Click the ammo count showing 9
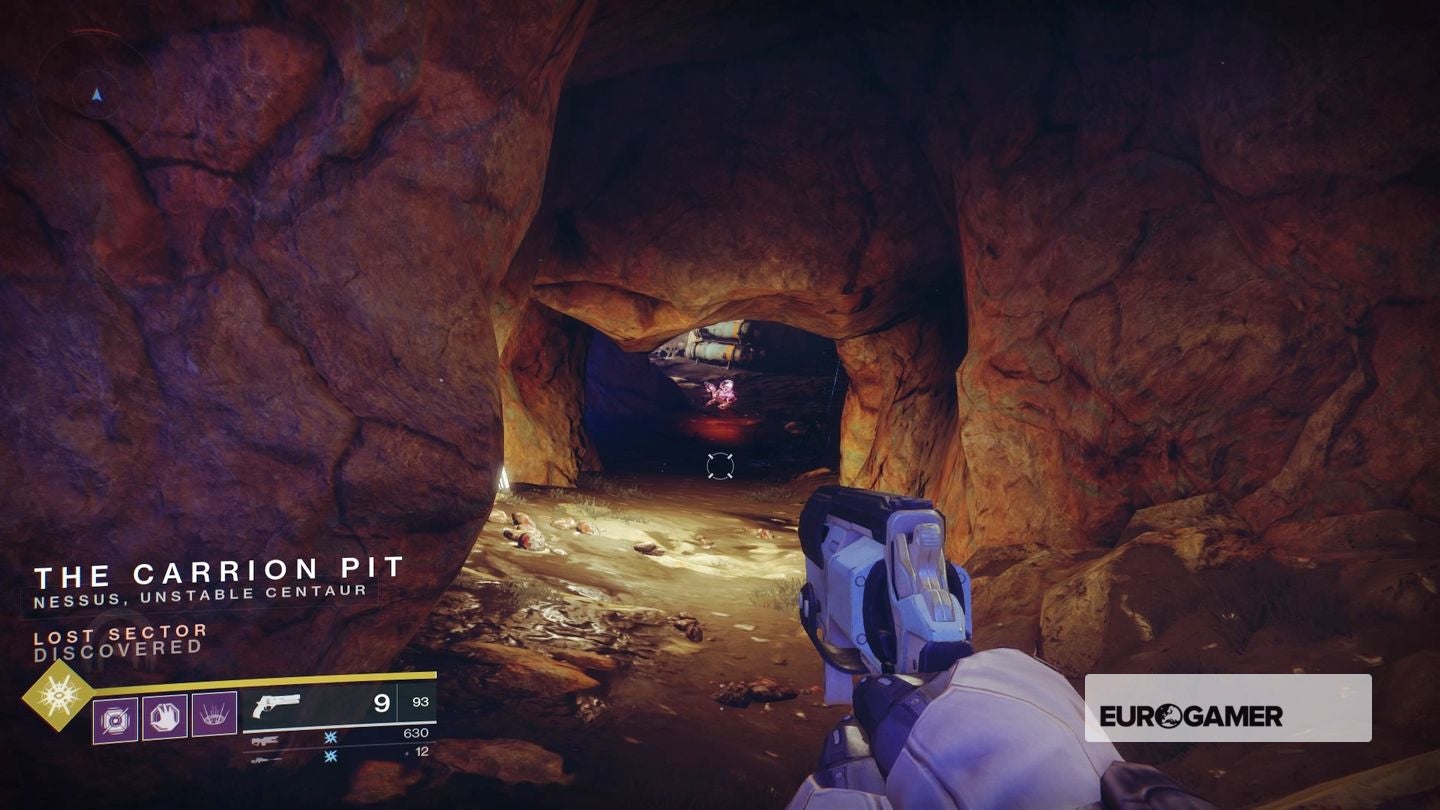 (x=380, y=701)
